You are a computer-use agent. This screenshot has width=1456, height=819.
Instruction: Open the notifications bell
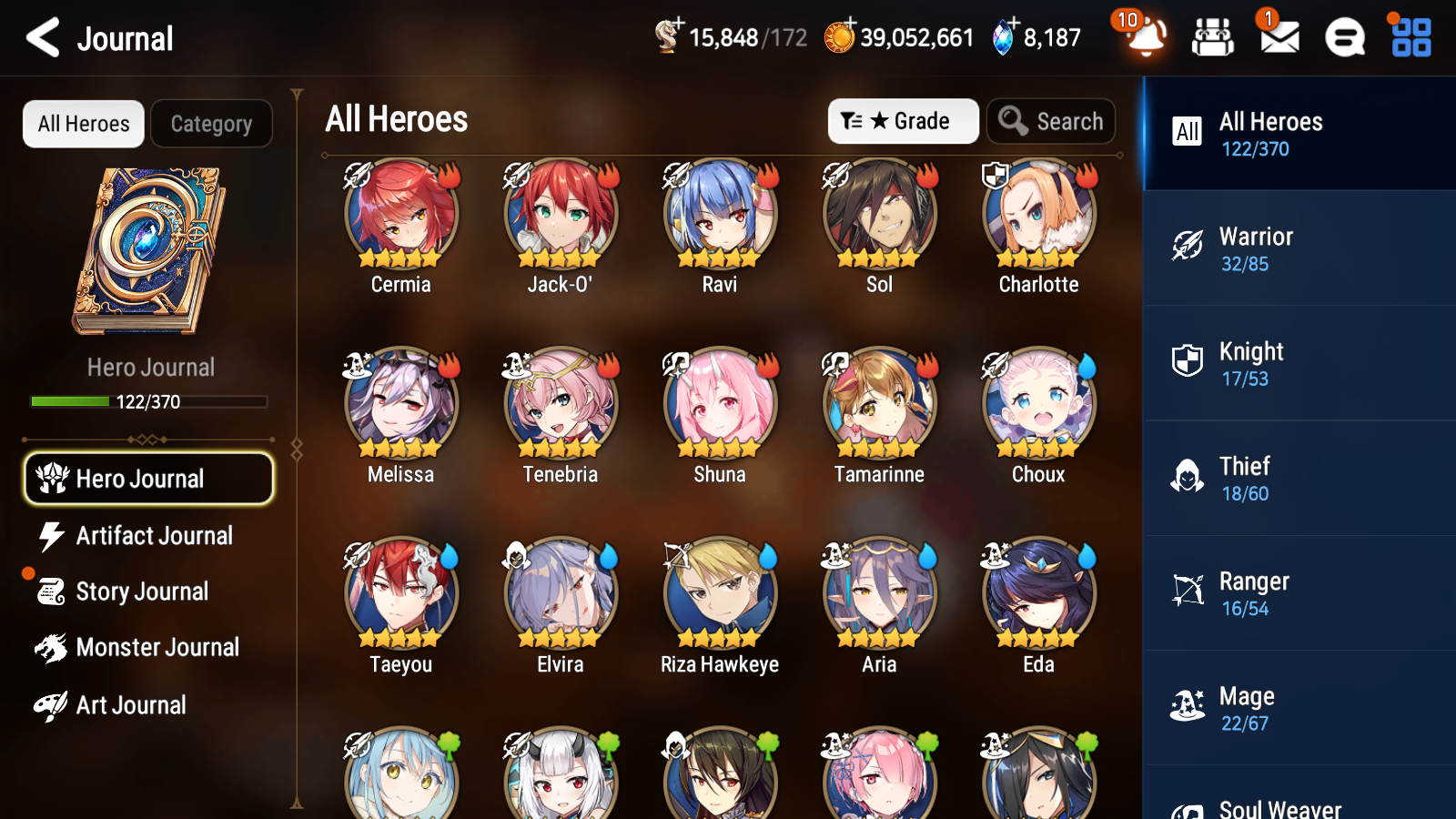click(x=1146, y=38)
